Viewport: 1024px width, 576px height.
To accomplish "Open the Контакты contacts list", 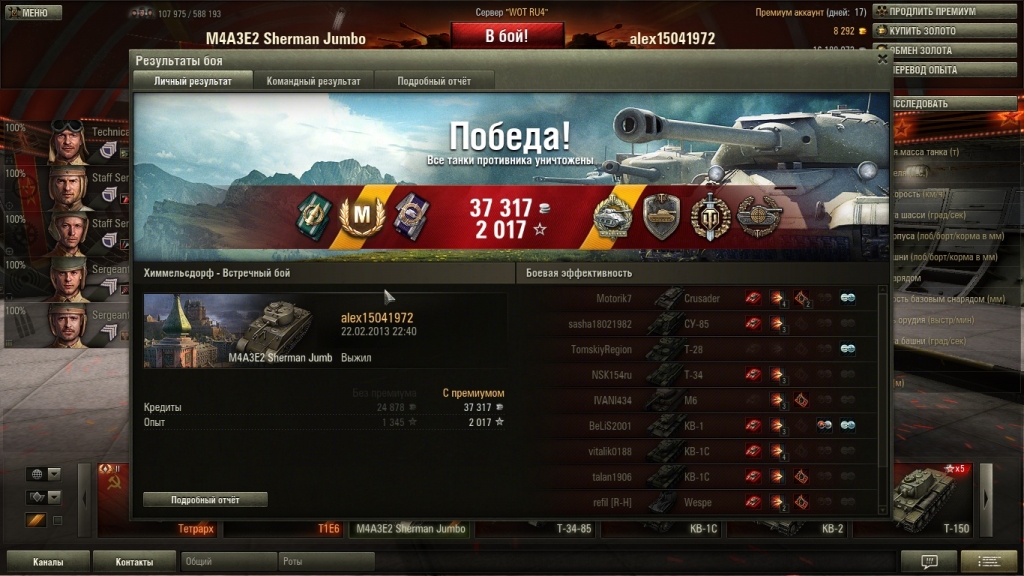I will click(x=134, y=562).
